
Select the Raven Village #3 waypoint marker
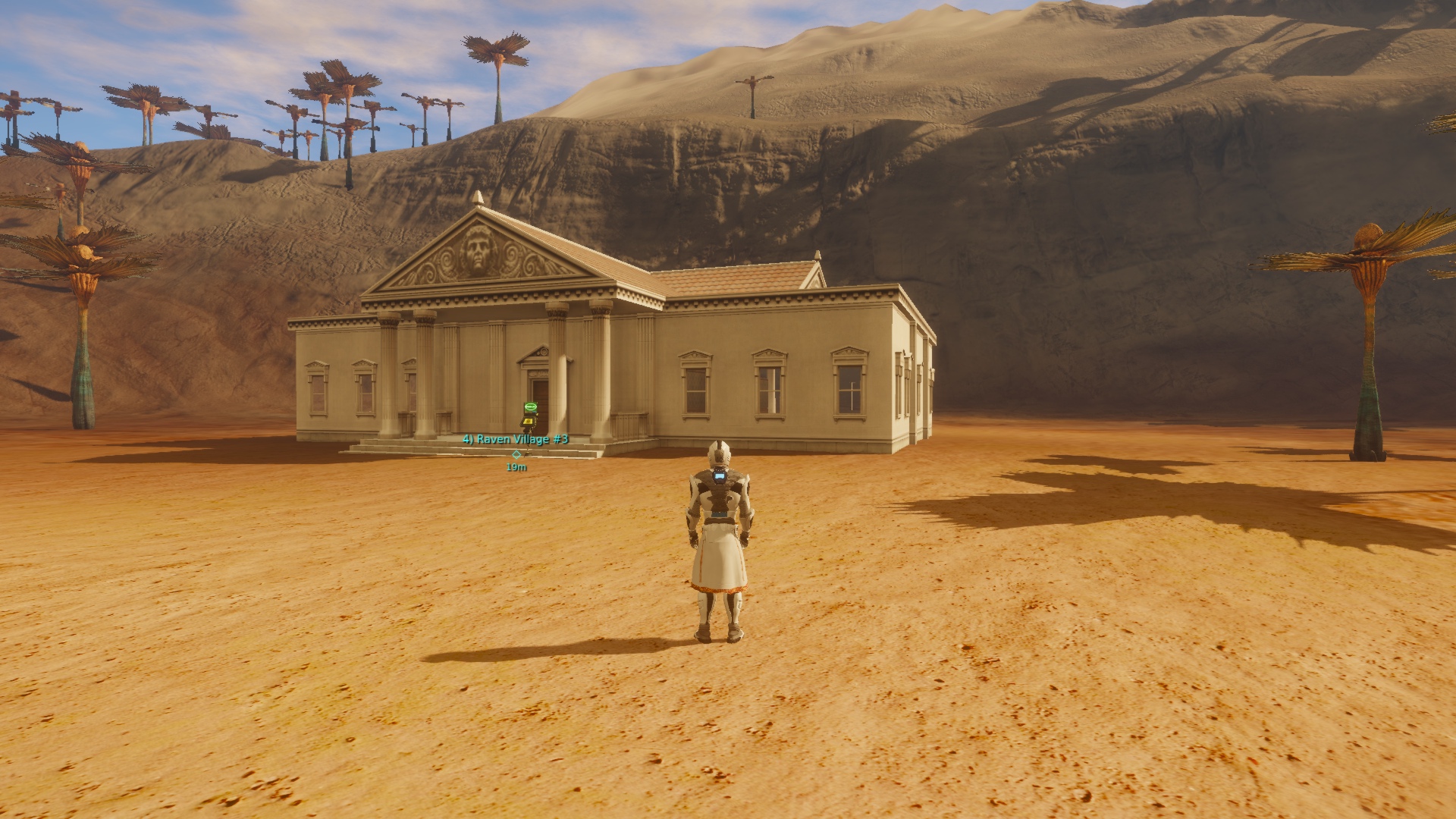click(x=516, y=453)
